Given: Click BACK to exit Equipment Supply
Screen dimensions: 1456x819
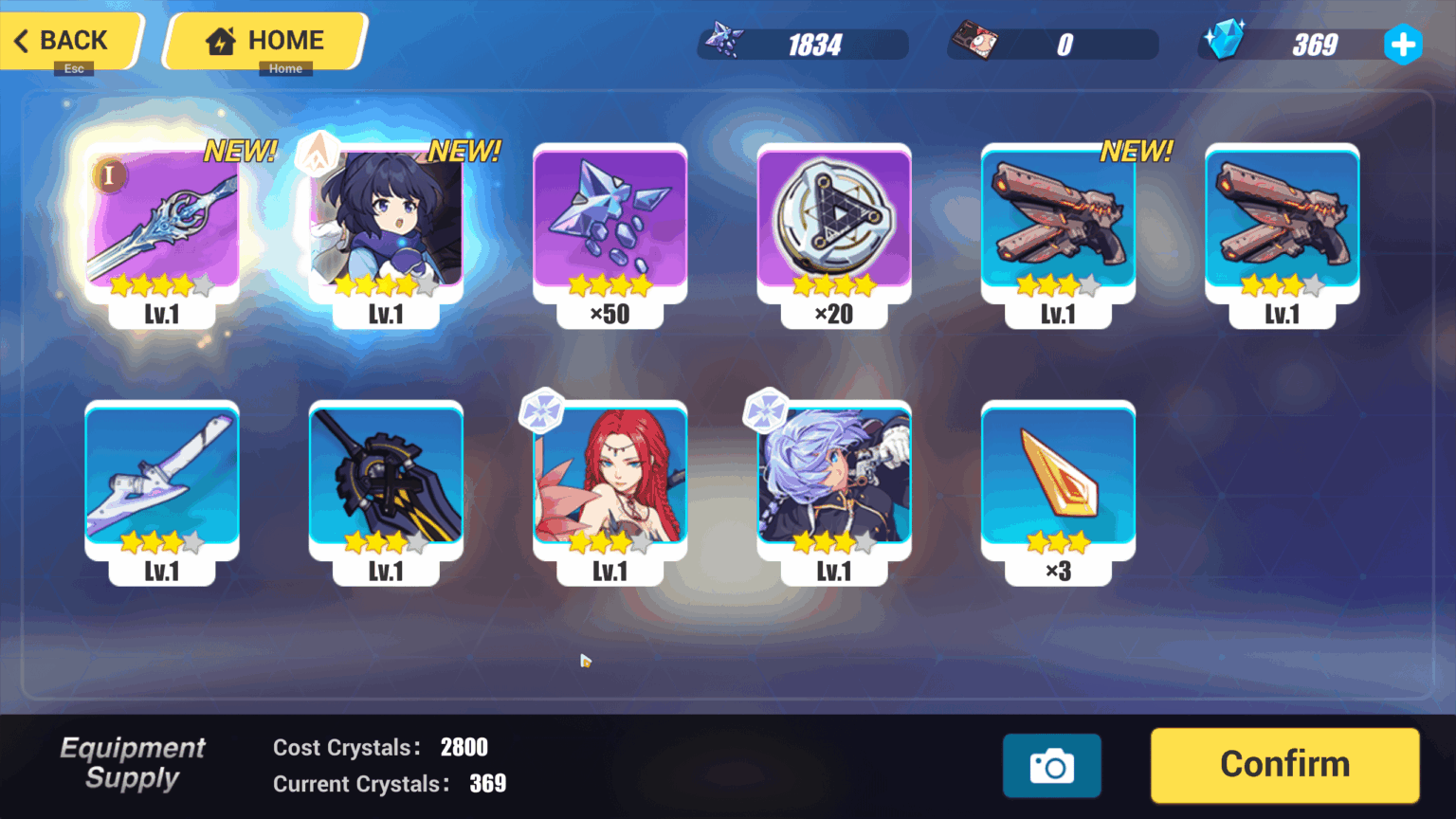Looking at the screenshot, I should (62, 41).
